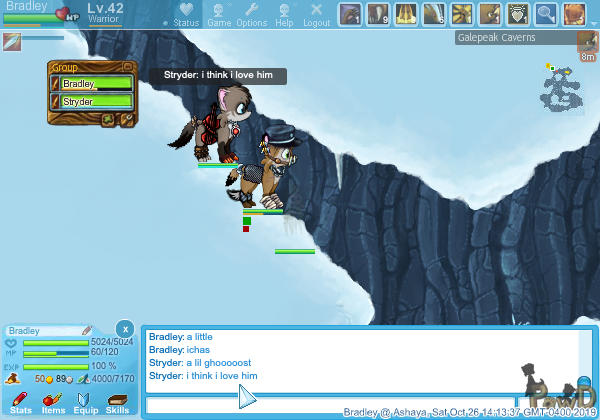
Task: Use the white heart hotbar item
Action: 518,14
